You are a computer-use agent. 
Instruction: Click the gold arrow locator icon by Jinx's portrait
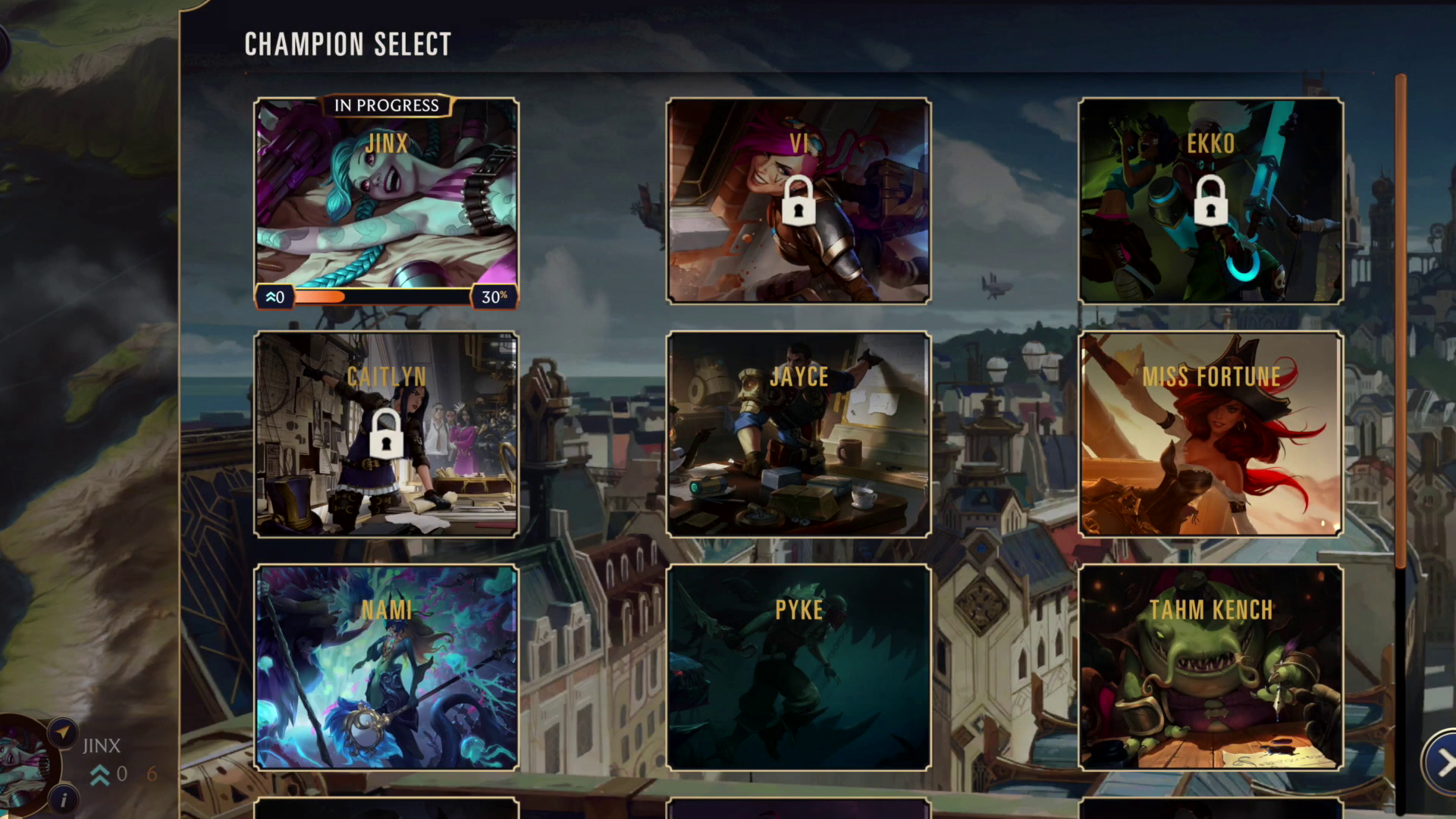[x=63, y=733]
